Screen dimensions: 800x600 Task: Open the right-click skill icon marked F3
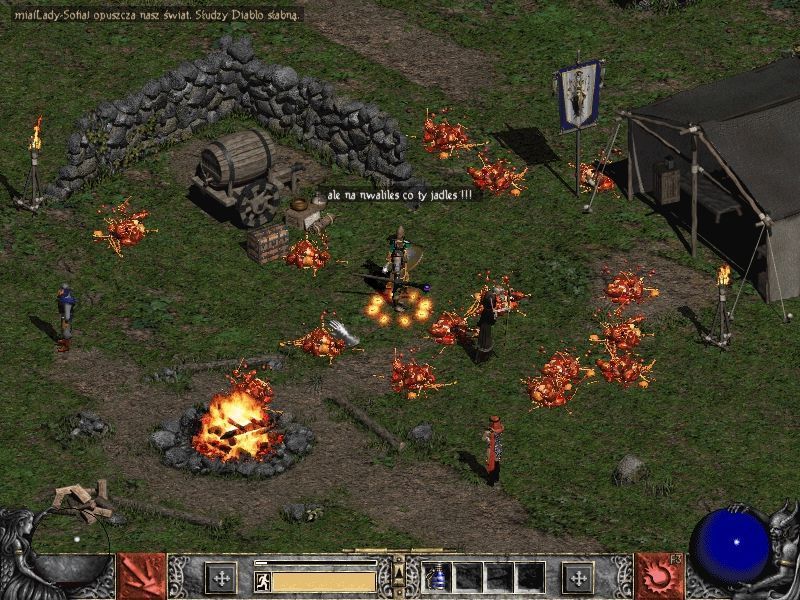[658, 576]
